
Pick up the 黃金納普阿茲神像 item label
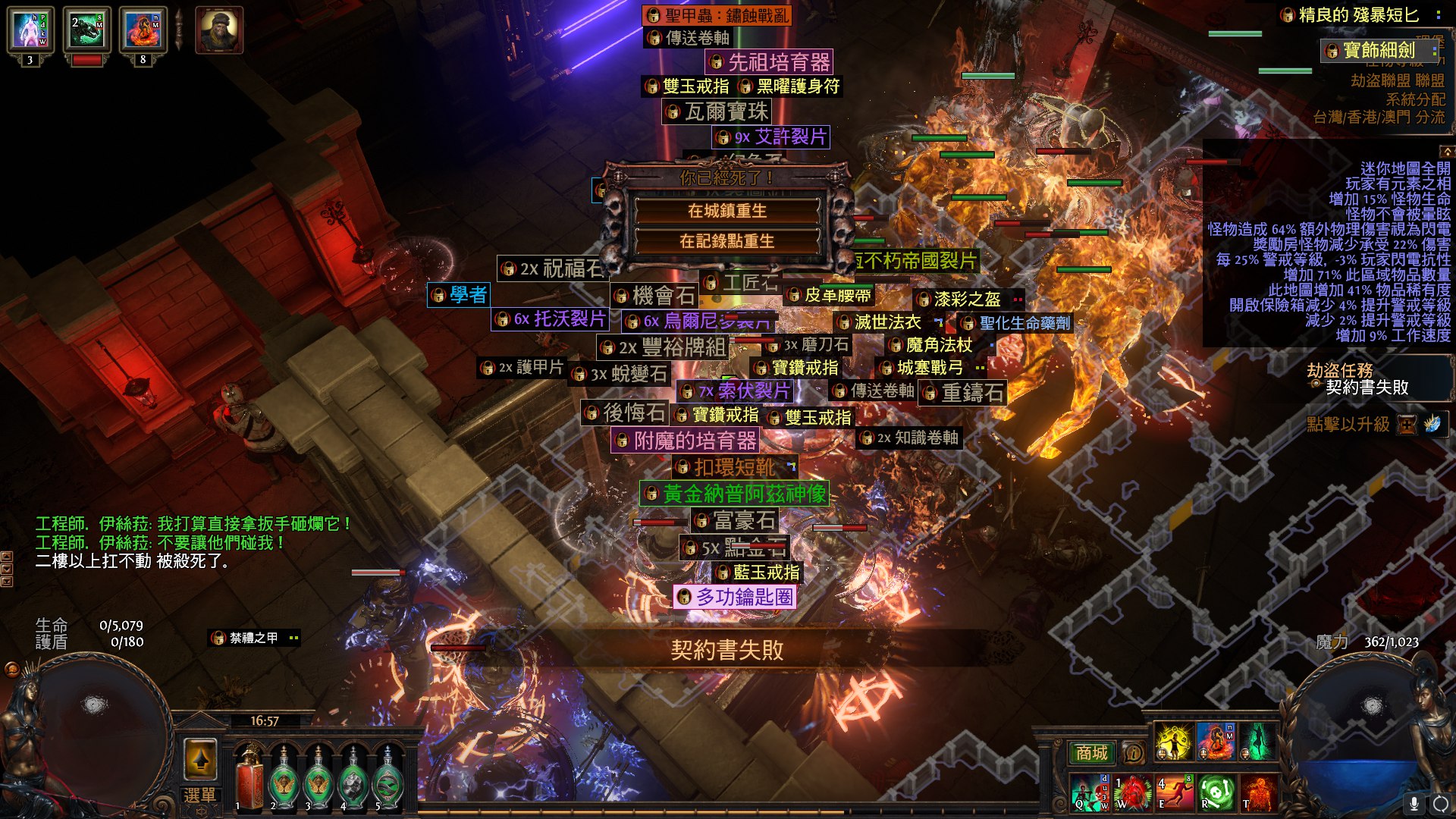pyautogui.click(x=734, y=494)
